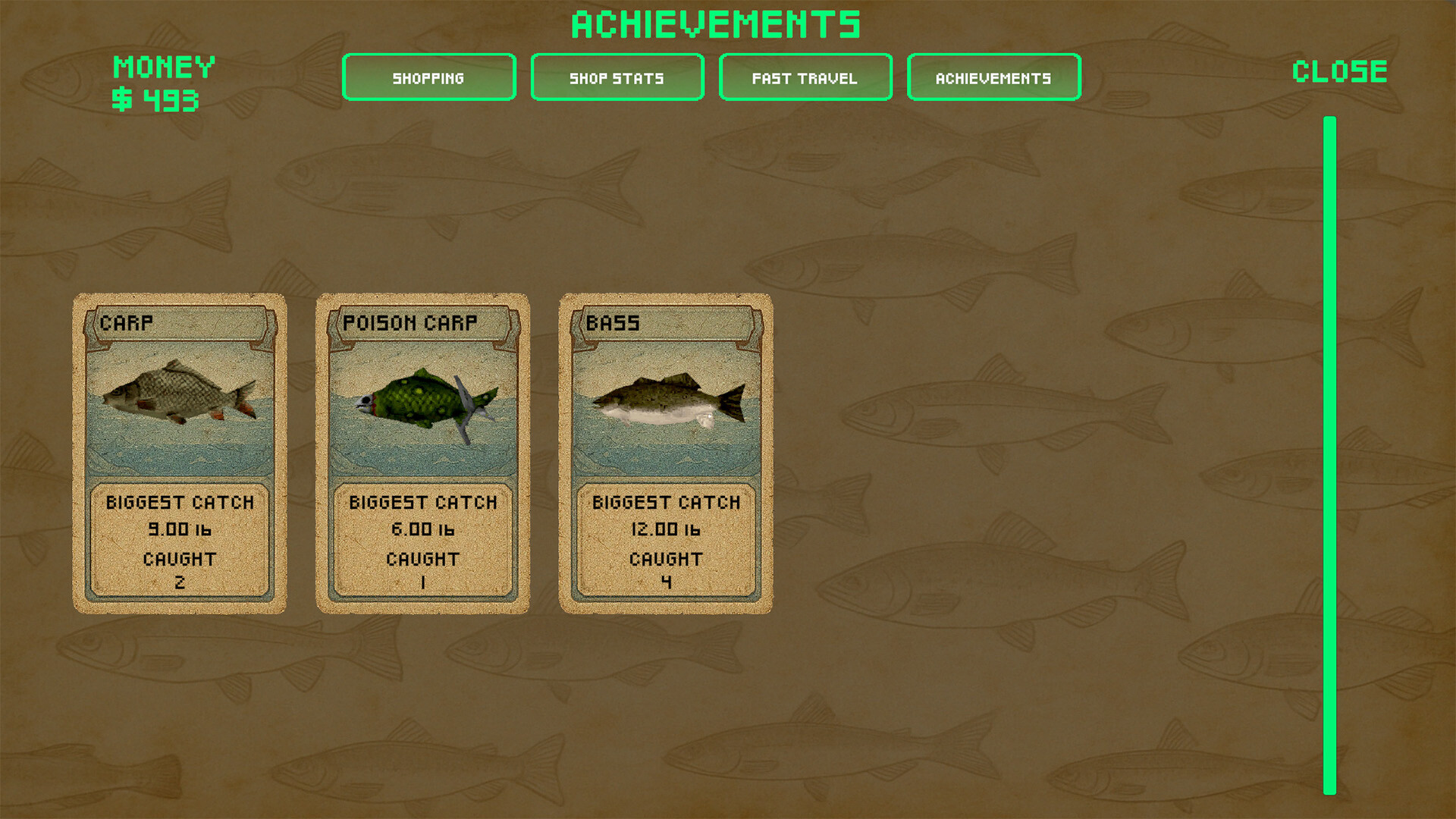Select the Achievements tab
Viewport: 1456px width, 819px height.
tap(993, 77)
